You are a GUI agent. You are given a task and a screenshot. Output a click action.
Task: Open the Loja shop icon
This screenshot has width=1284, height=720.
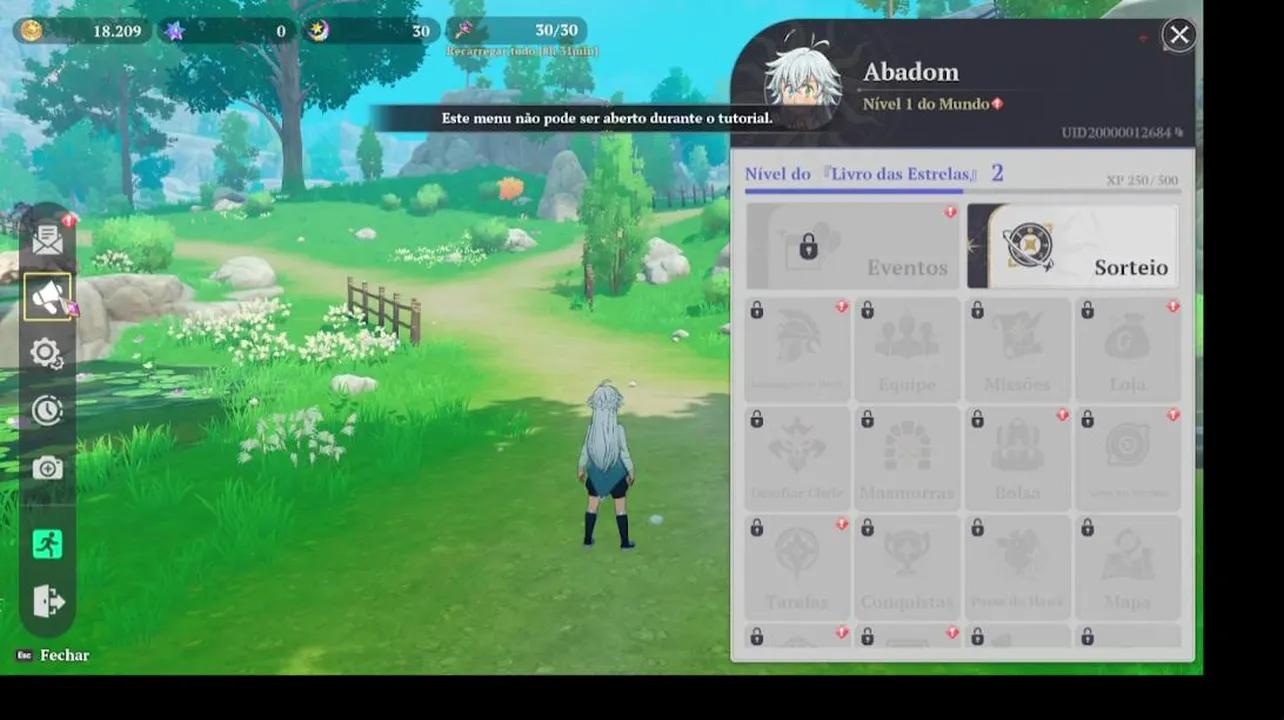click(x=1129, y=348)
